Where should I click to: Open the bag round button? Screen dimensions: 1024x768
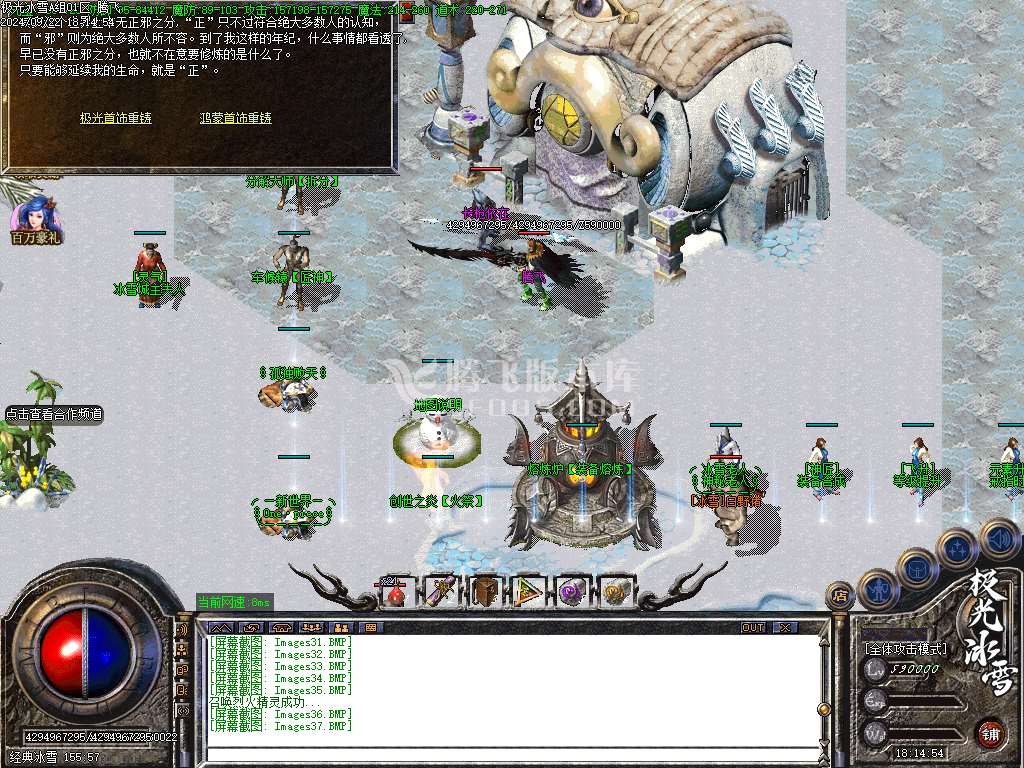coord(918,568)
